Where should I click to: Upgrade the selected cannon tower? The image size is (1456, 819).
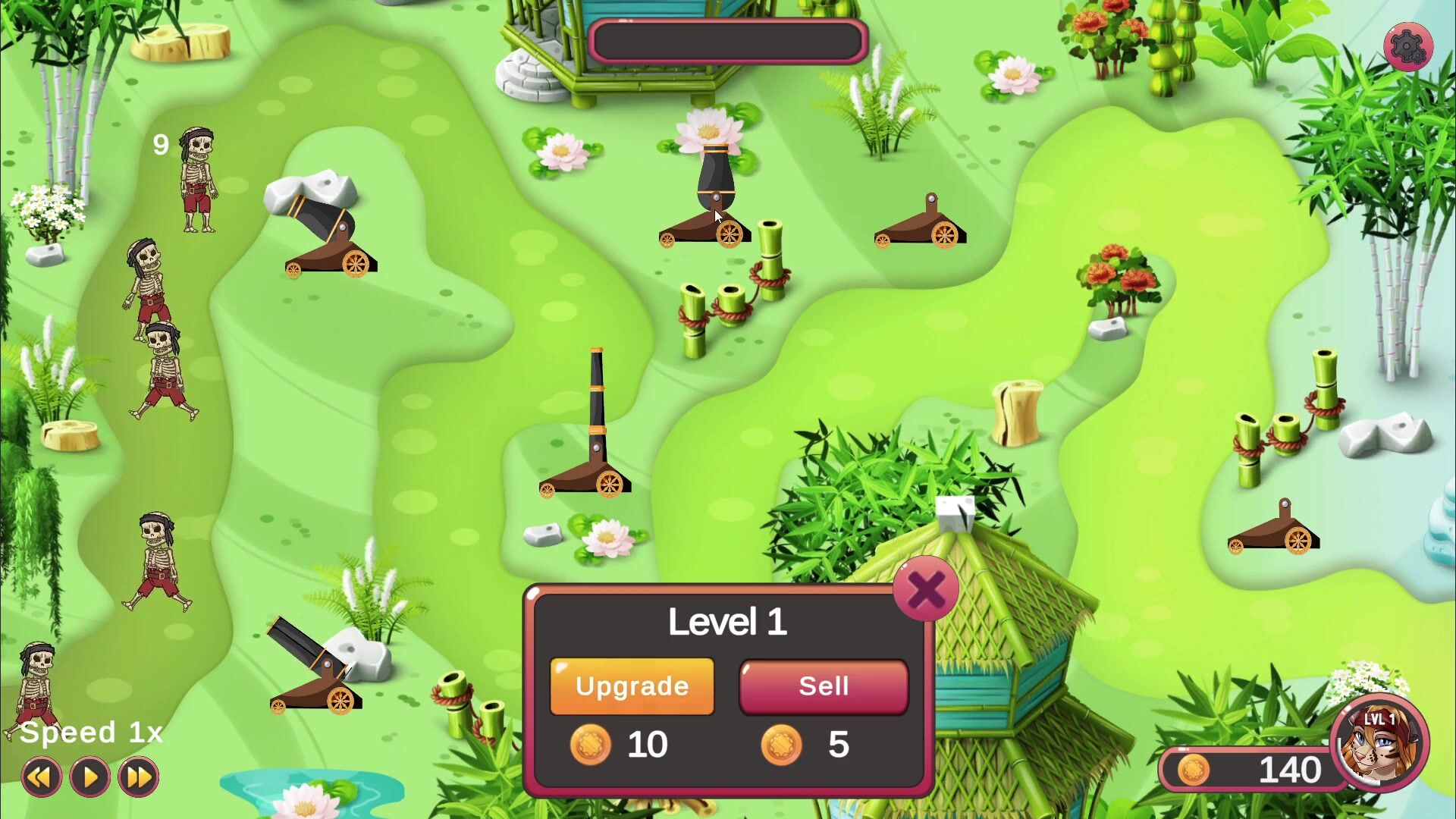(632, 686)
